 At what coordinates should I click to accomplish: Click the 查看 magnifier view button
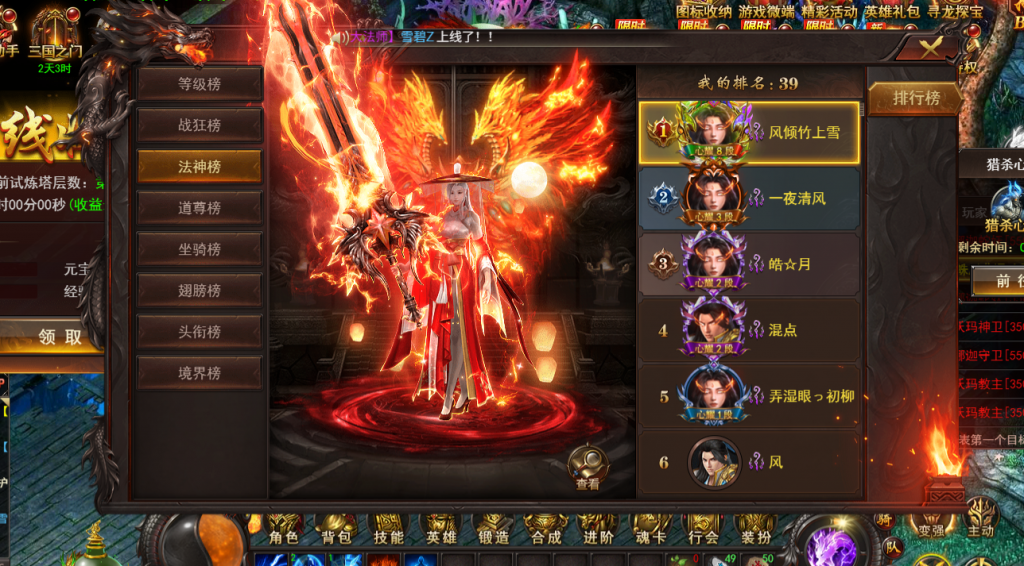[x=587, y=467]
